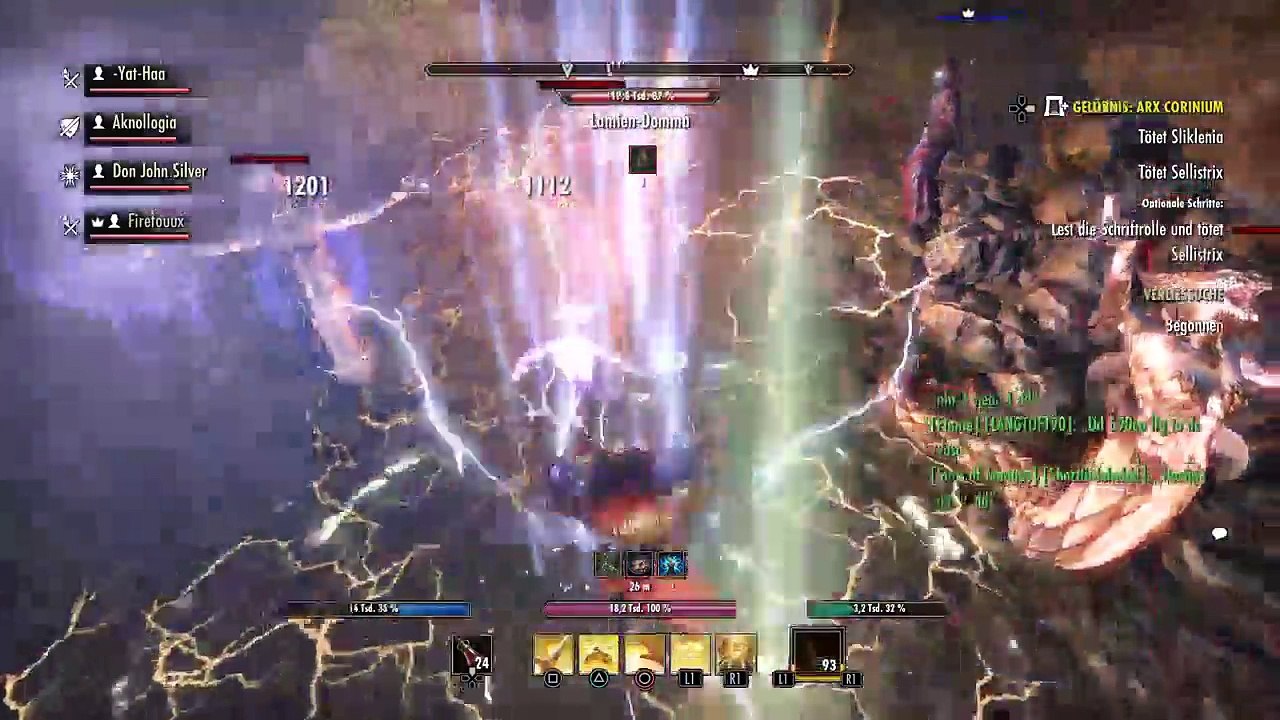Use the red potion quickslot
The width and height of the screenshot is (1280, 720).
(471, 656)
